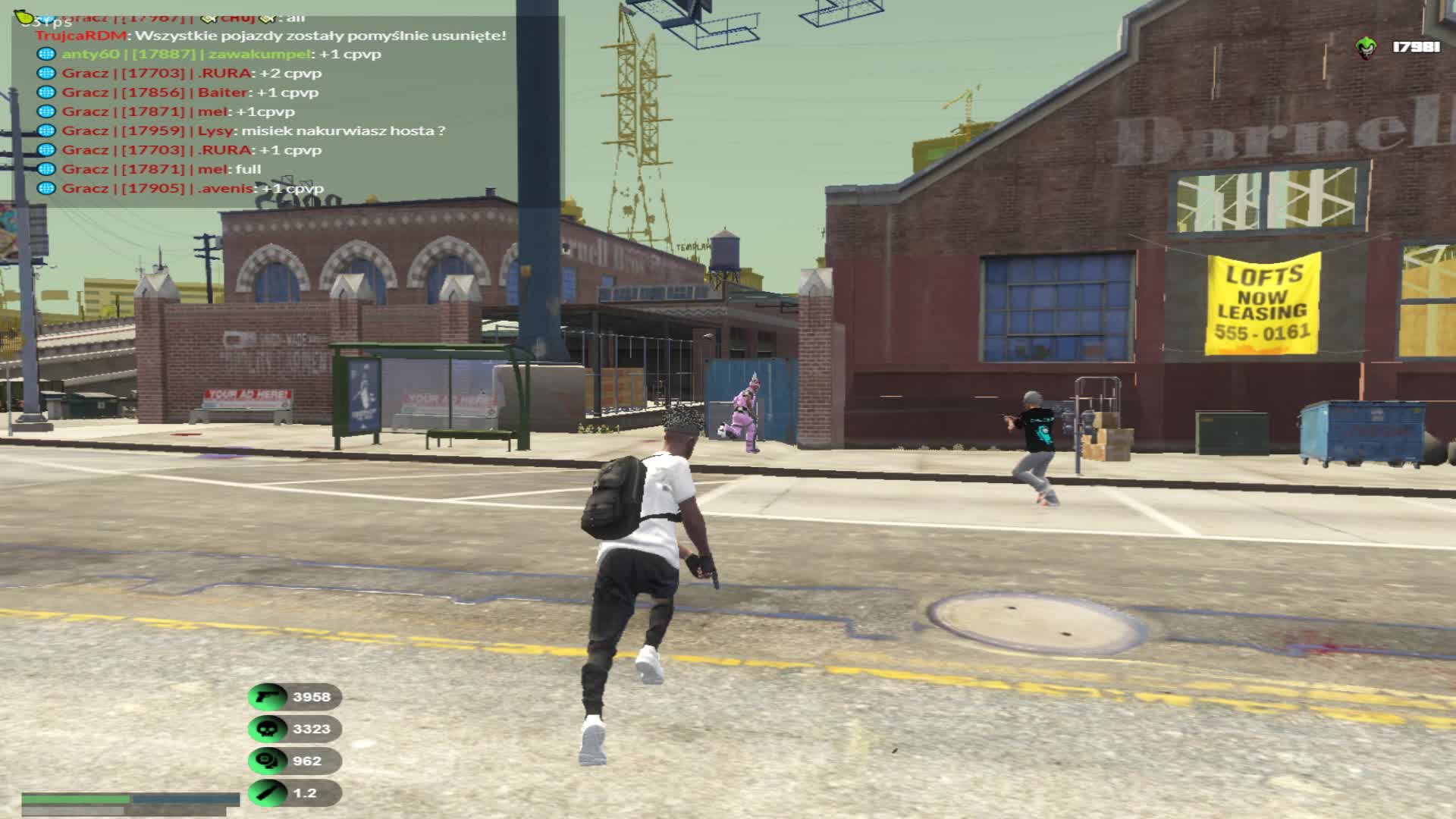Viewport: 1456px width, 819px height.
Task: Select the TrujcaRDM vehicles removed chat message
Action: coord(271,36)
